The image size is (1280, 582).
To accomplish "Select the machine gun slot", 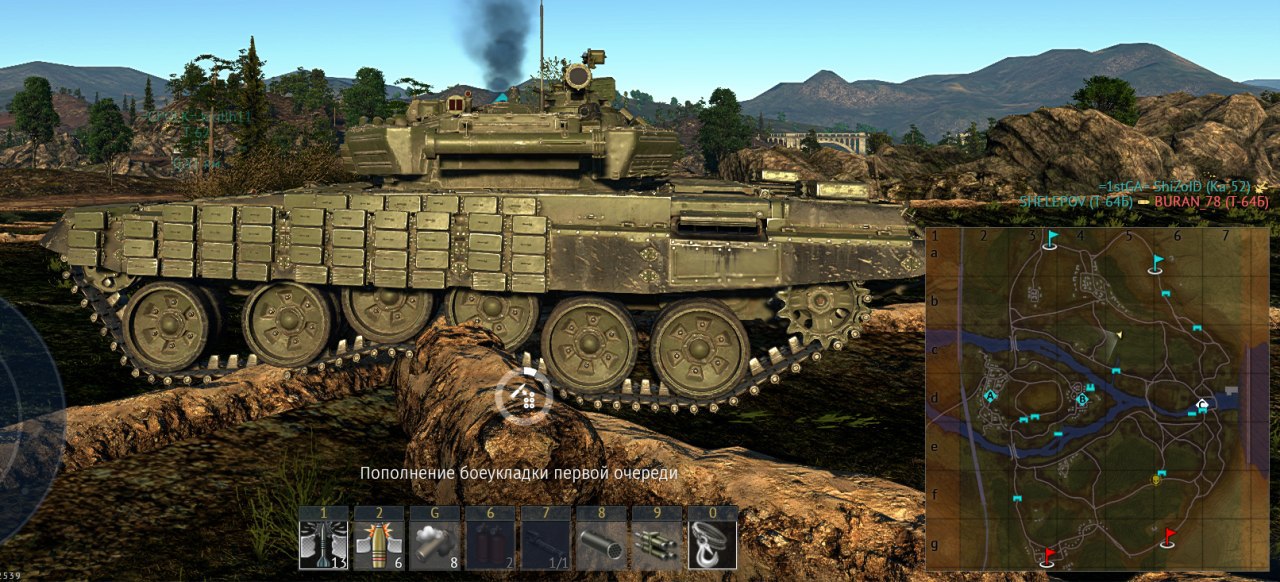I will tap(545, 544).
